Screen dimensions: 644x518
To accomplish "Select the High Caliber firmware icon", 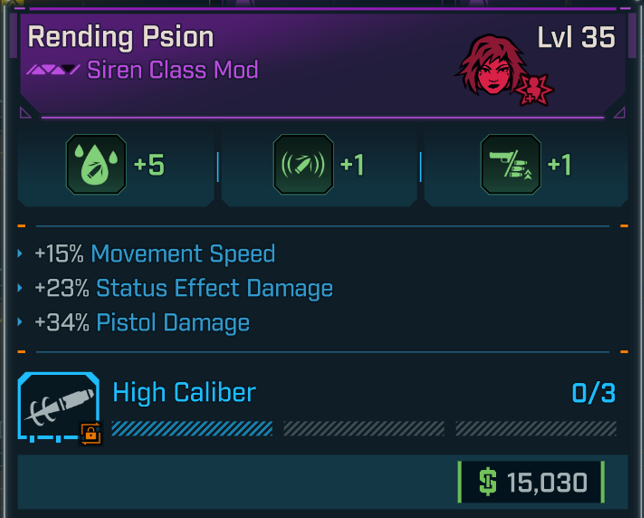I will 60,408.
